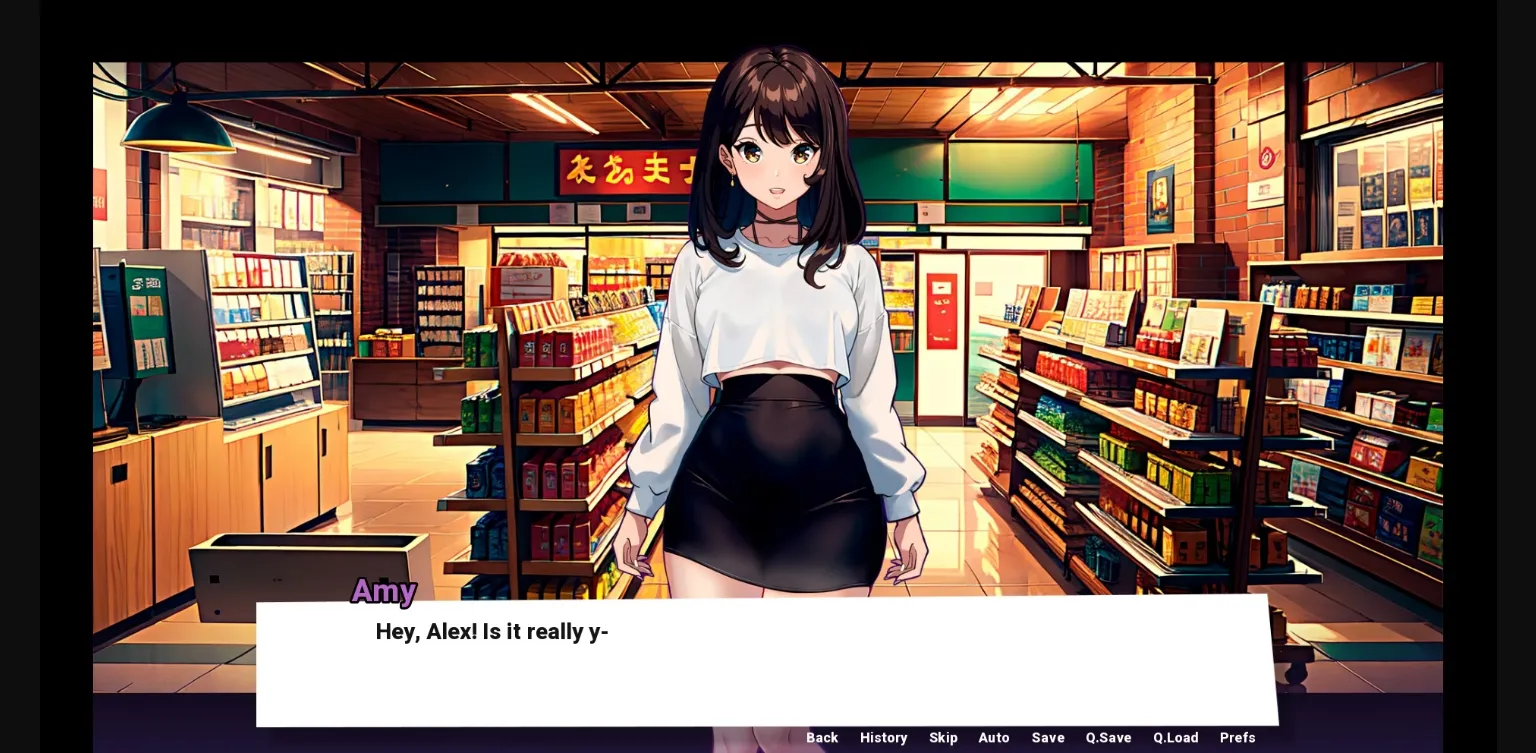
Task: Open the Save game screen
Action: tap(1048, 738)
